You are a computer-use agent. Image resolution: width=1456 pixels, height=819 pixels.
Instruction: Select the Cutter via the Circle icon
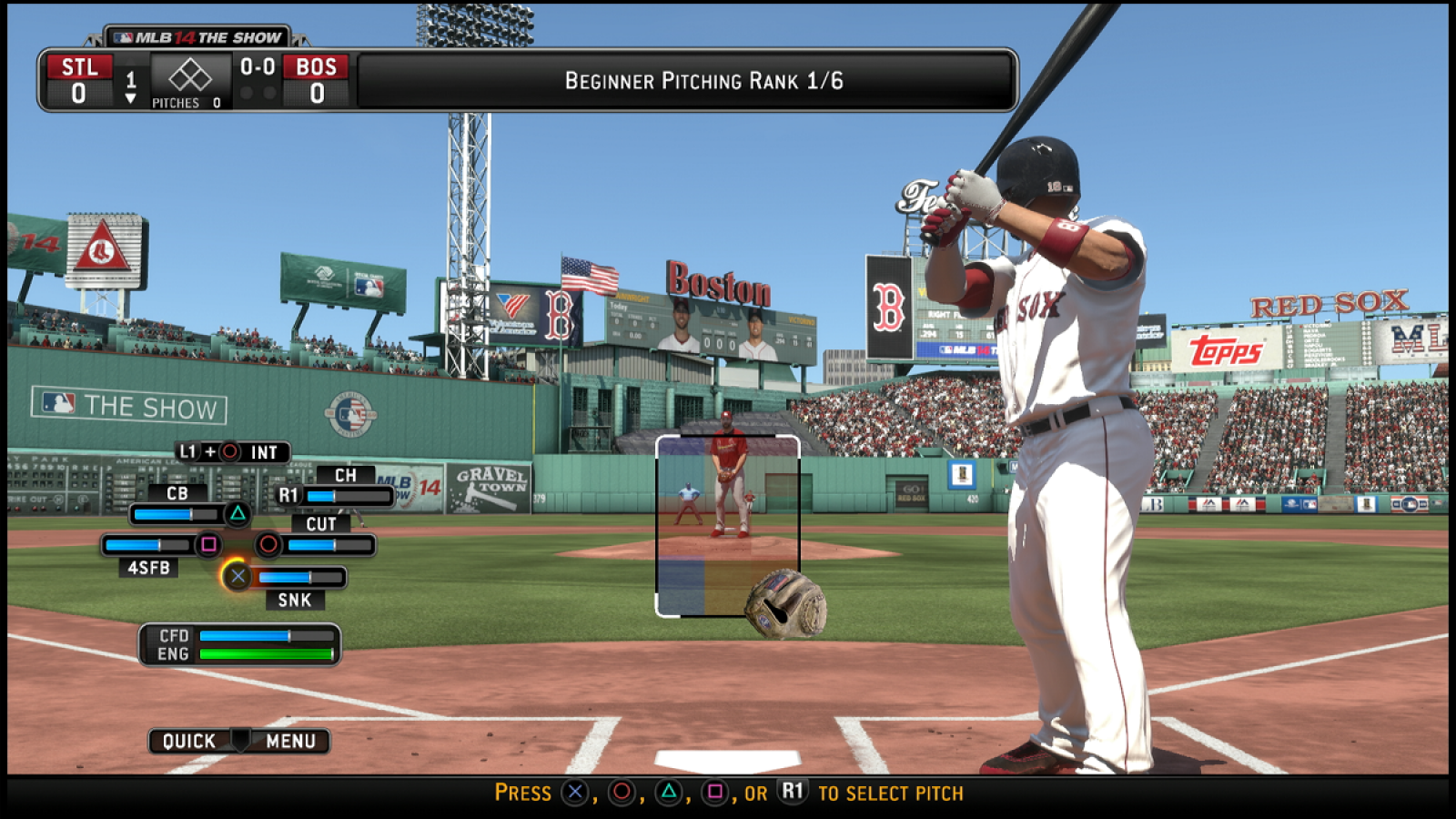click(269, 544)
